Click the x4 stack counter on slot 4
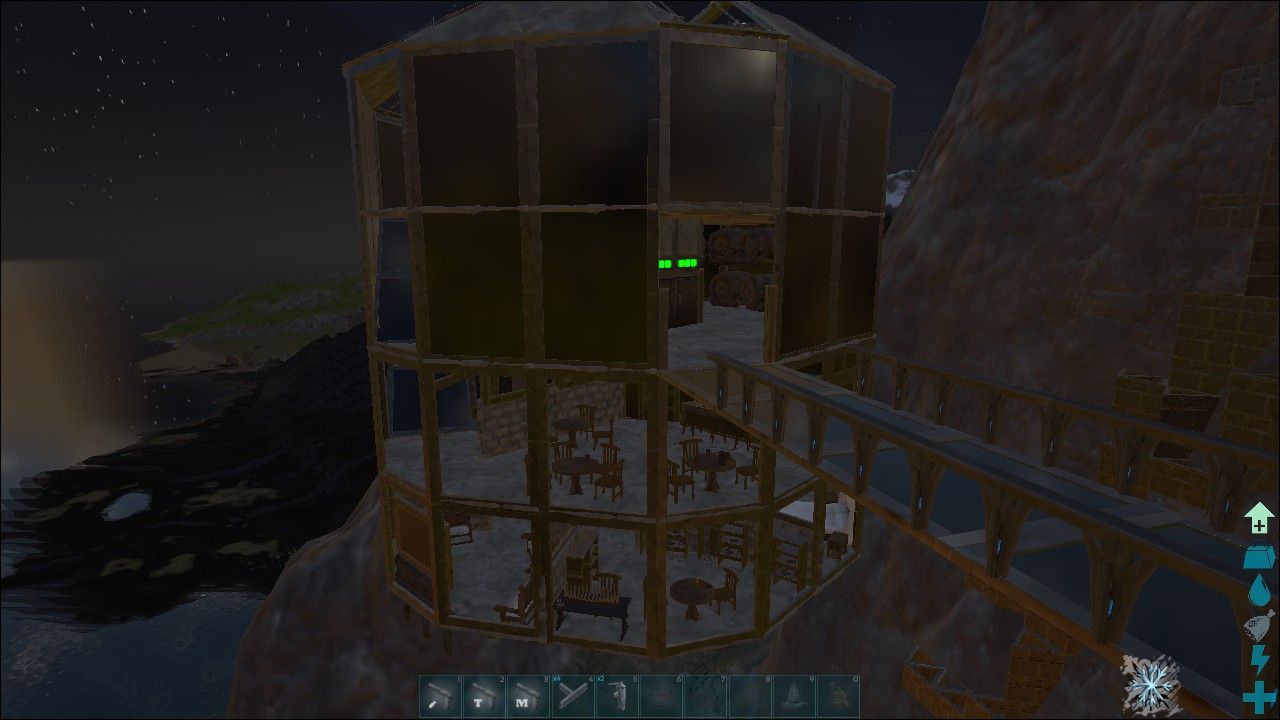Screen dimensions: 1280x720 tap(557, 678)
